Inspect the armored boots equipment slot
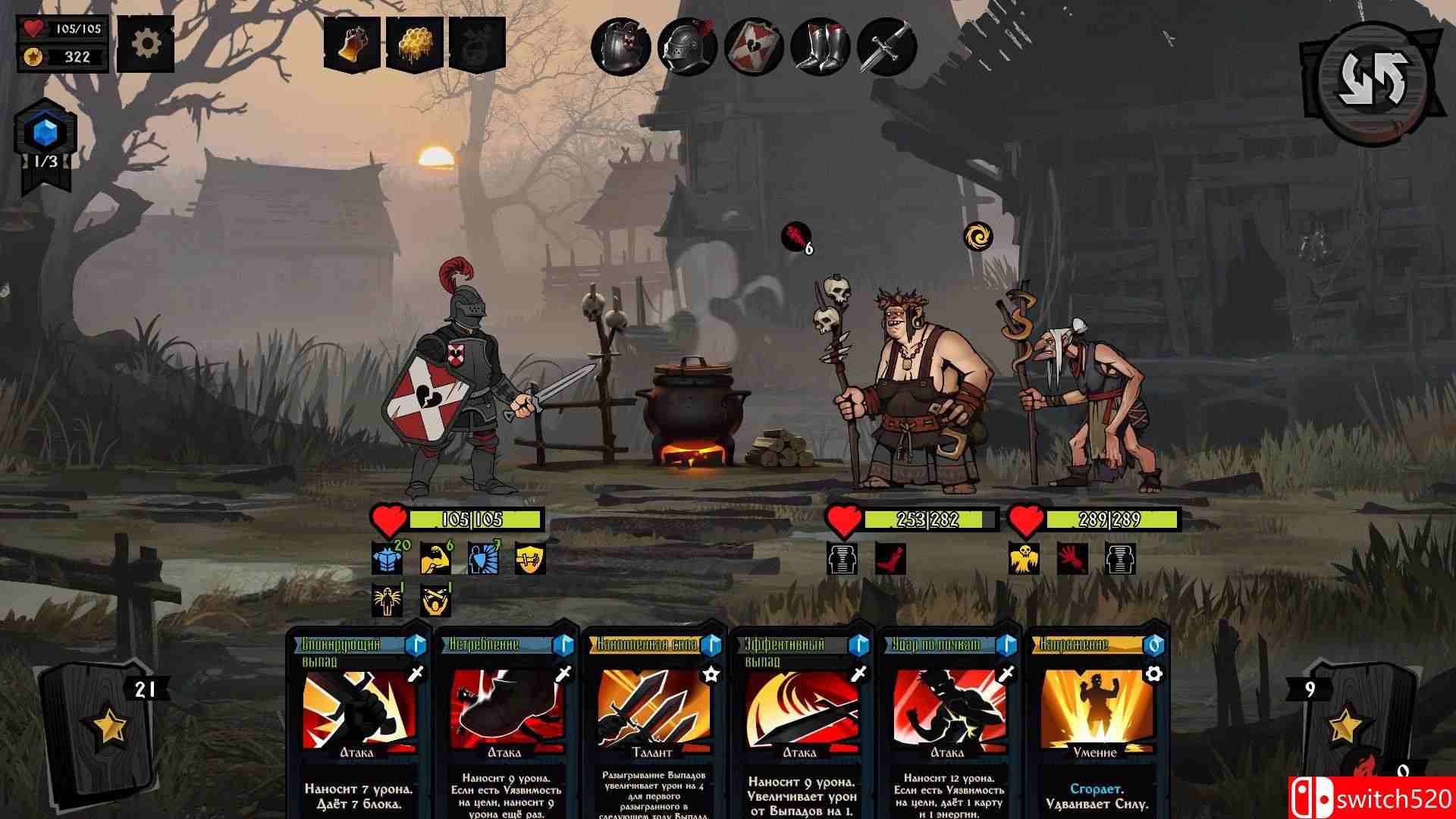The height and width of the screenshot is (819, 1456). tap(820, 47)
